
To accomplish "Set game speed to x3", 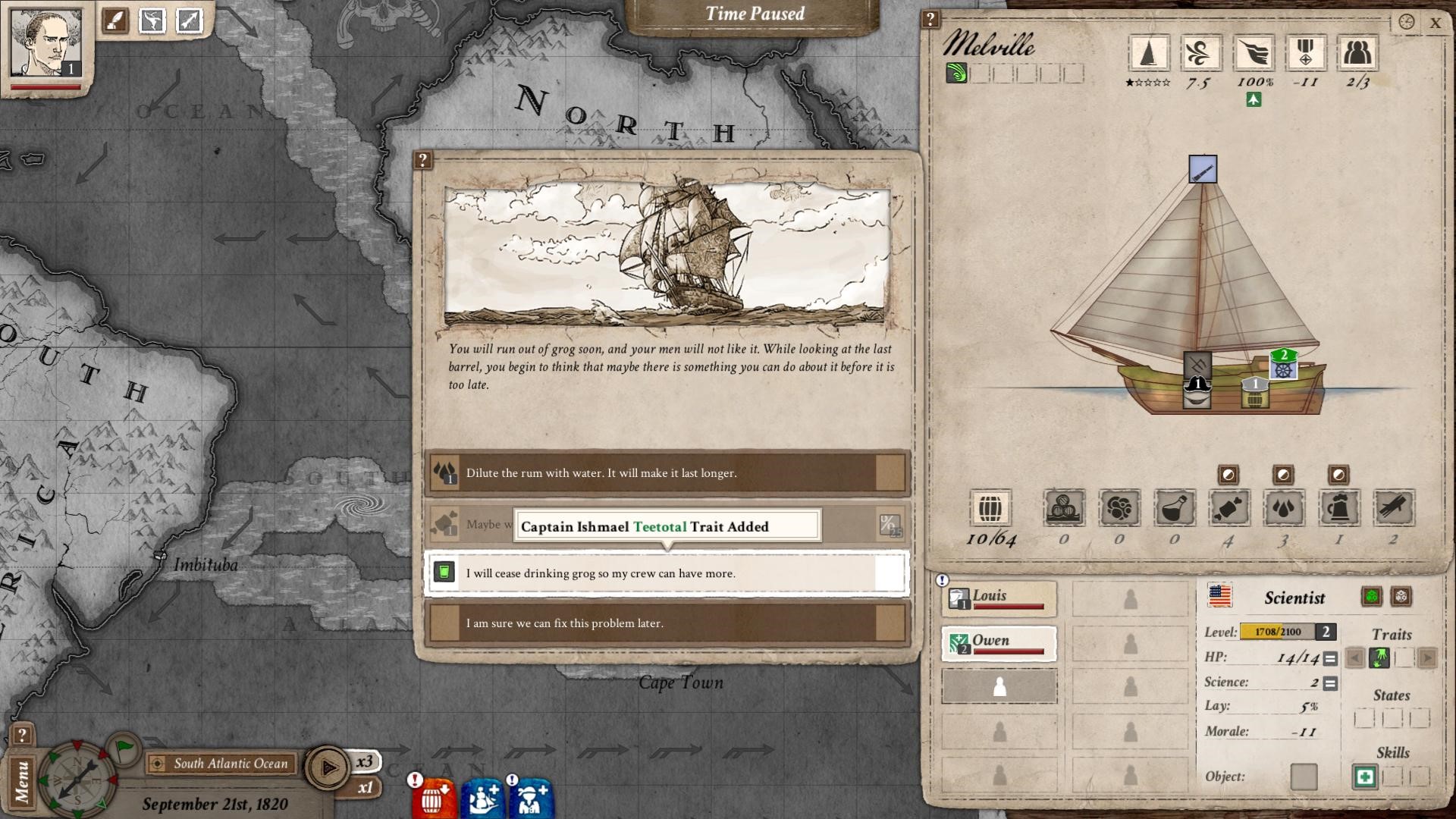I will 366,761.
